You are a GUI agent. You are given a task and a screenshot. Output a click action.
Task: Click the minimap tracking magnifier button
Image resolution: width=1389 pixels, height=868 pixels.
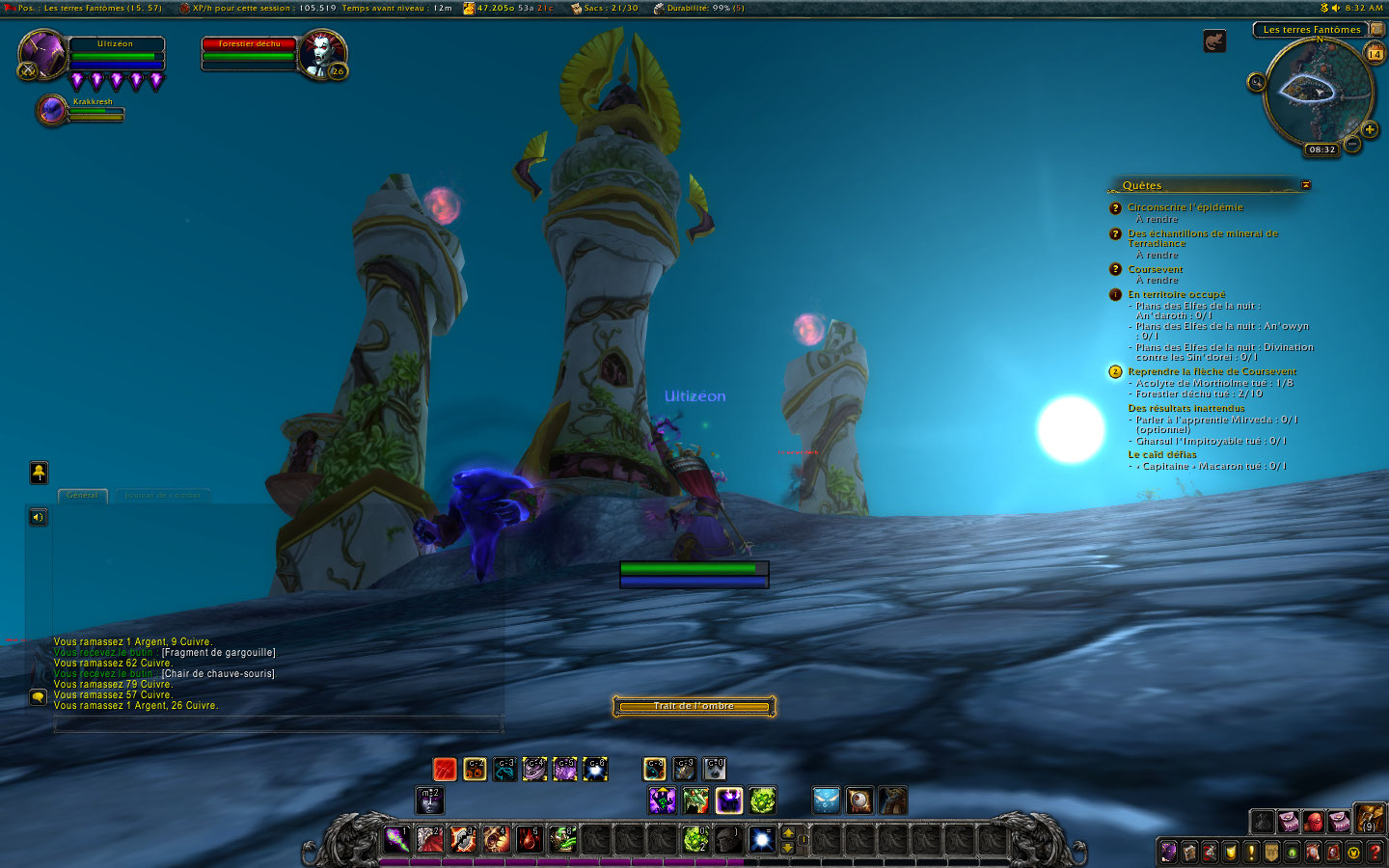[1256, 82]
